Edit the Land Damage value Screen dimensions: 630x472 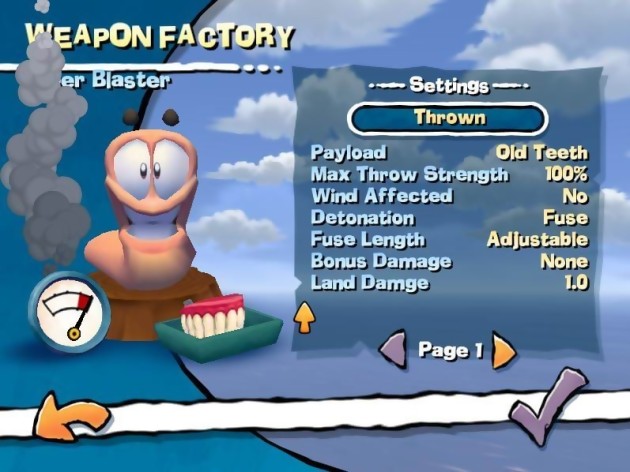(449, 283)
